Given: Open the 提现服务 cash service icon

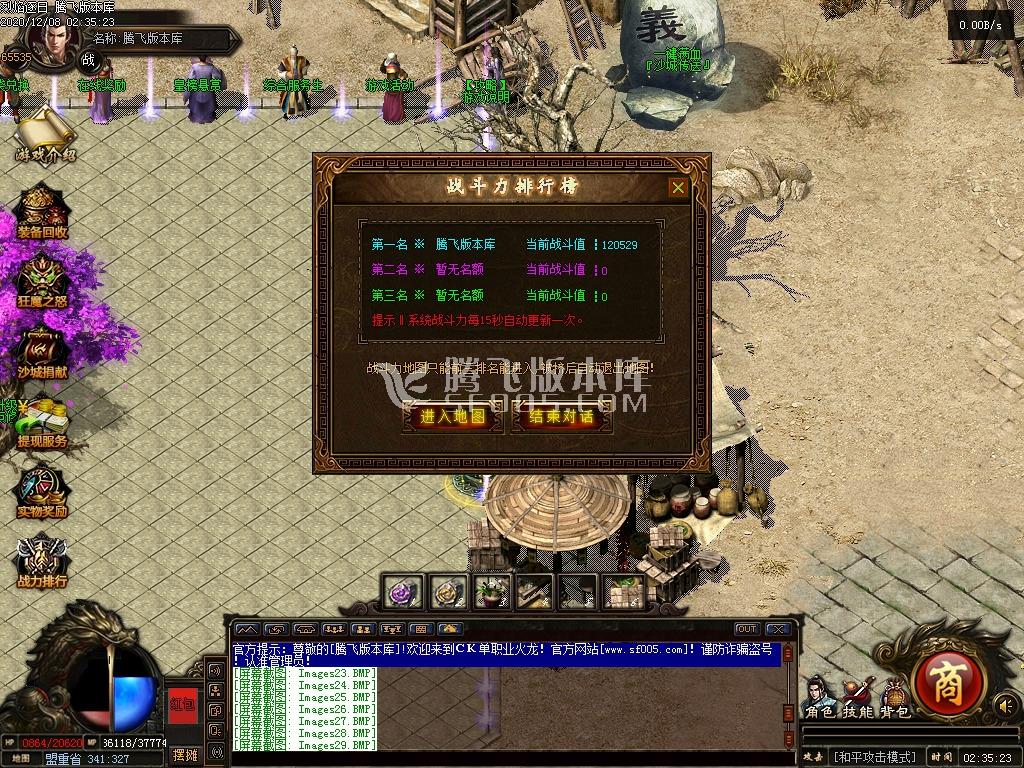Looking at the screenshot, I should coord(42,423).
